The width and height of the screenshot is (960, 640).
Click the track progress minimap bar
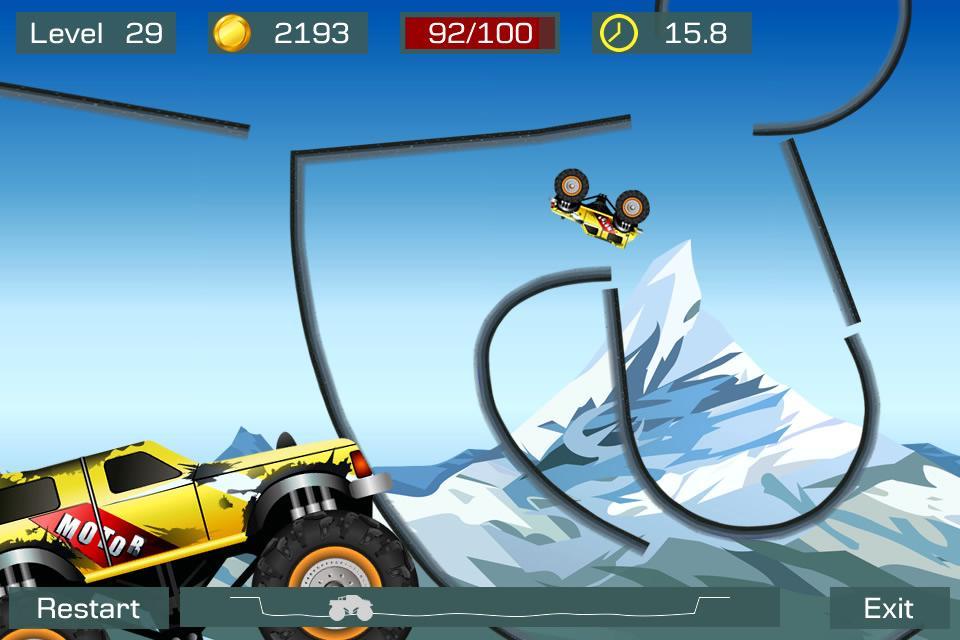coord(480,608)
